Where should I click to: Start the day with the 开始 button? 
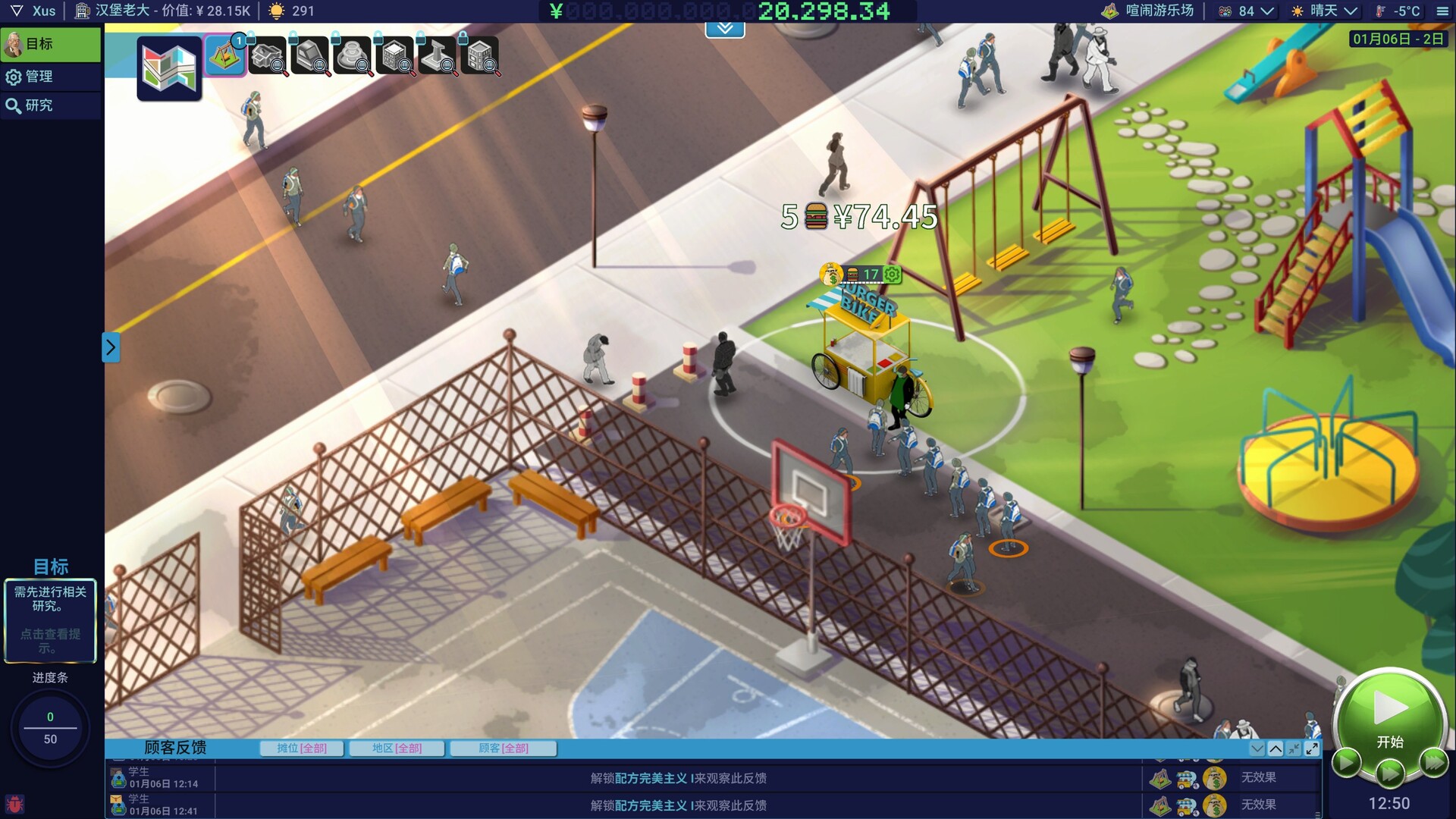(x=1389, y=715)
